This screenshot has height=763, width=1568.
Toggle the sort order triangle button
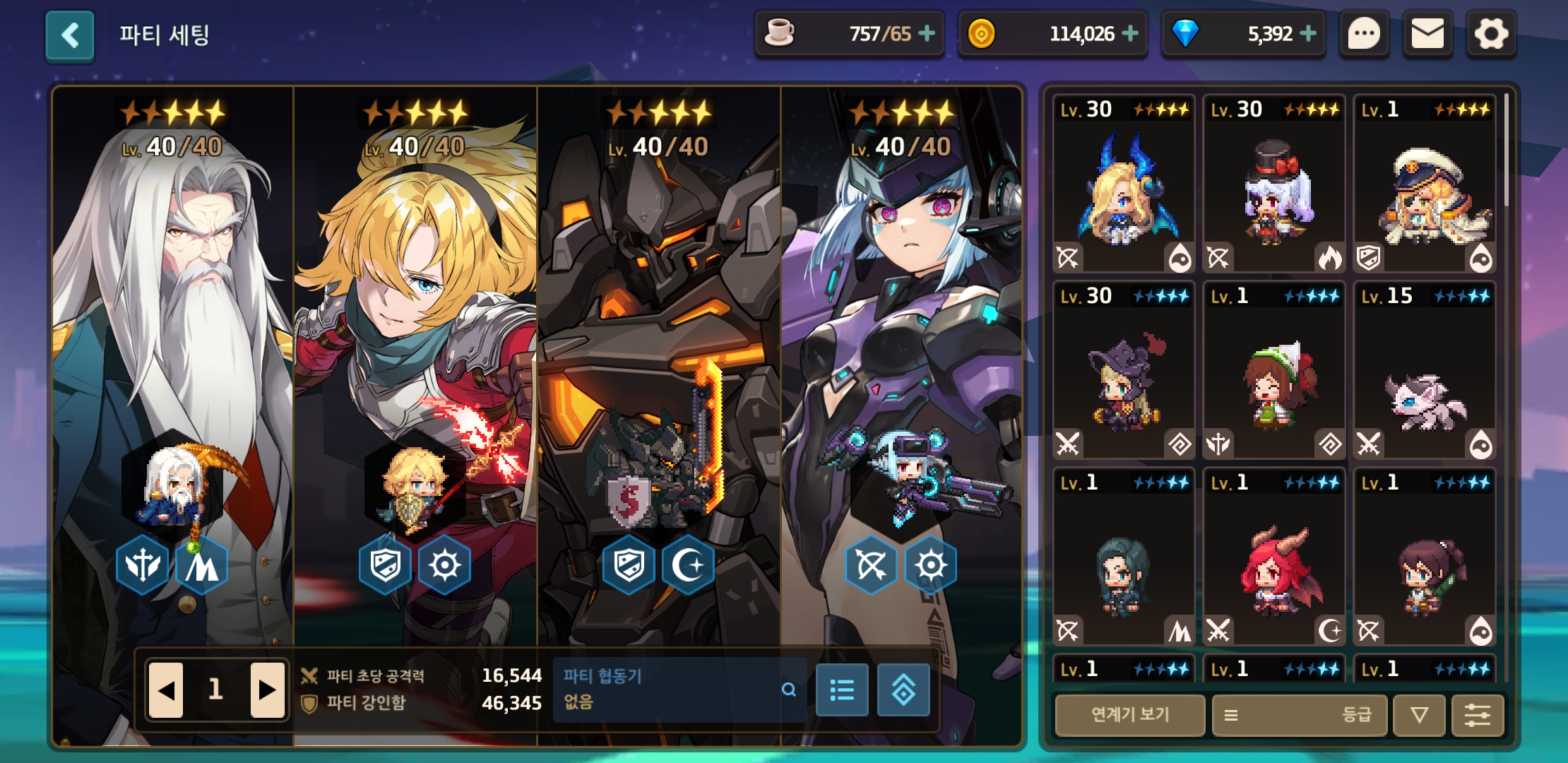1419,715
